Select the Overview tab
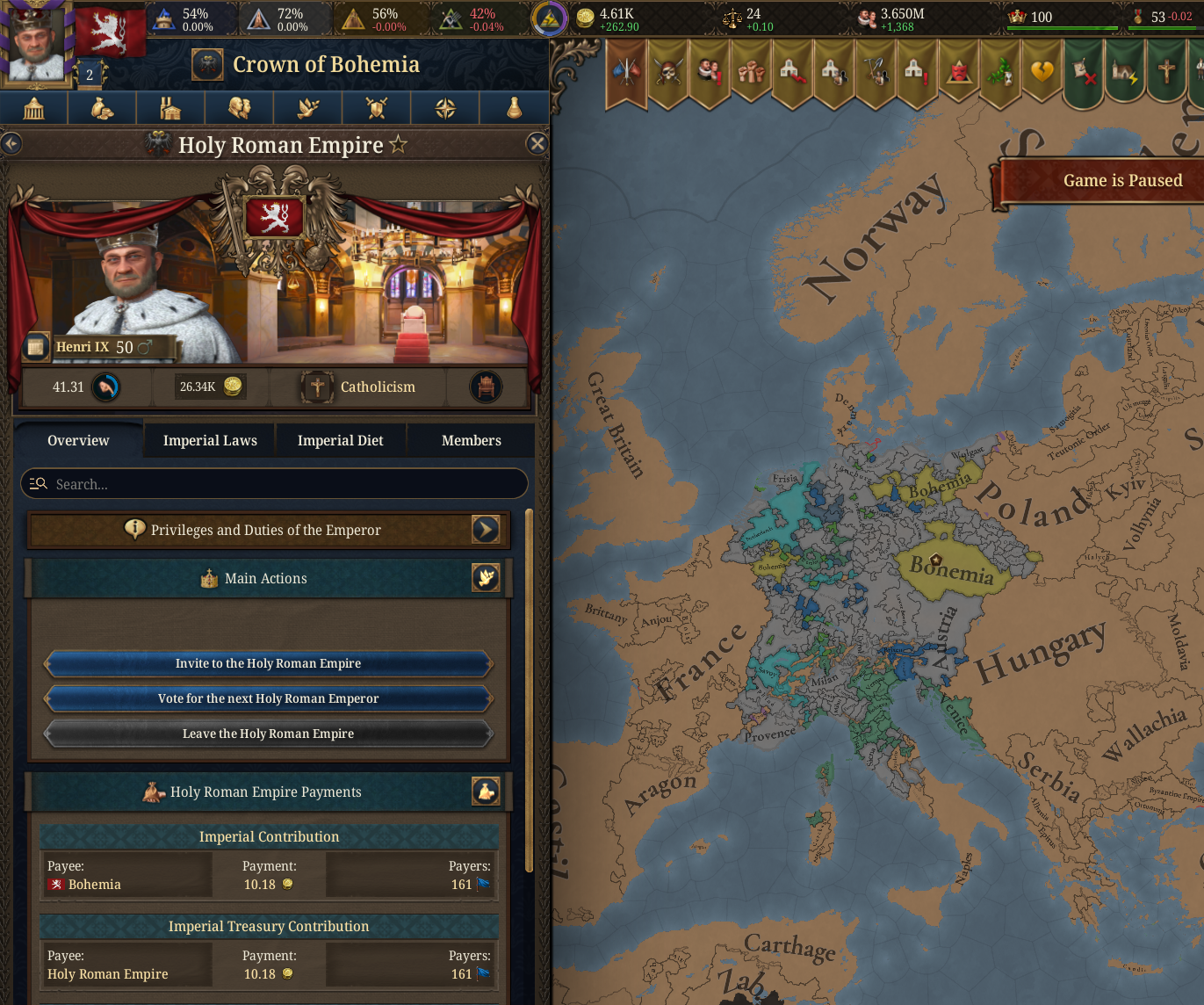Screen dimensions: 1204x1005 pyautogui.click(x=78, y=440)
